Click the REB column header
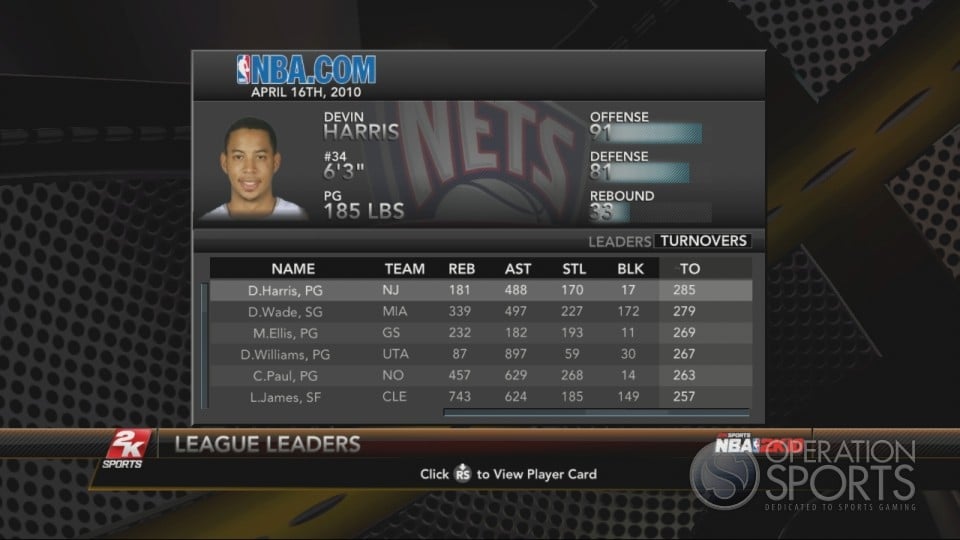This screenshot has height=540, width=960. coord(462,269)
